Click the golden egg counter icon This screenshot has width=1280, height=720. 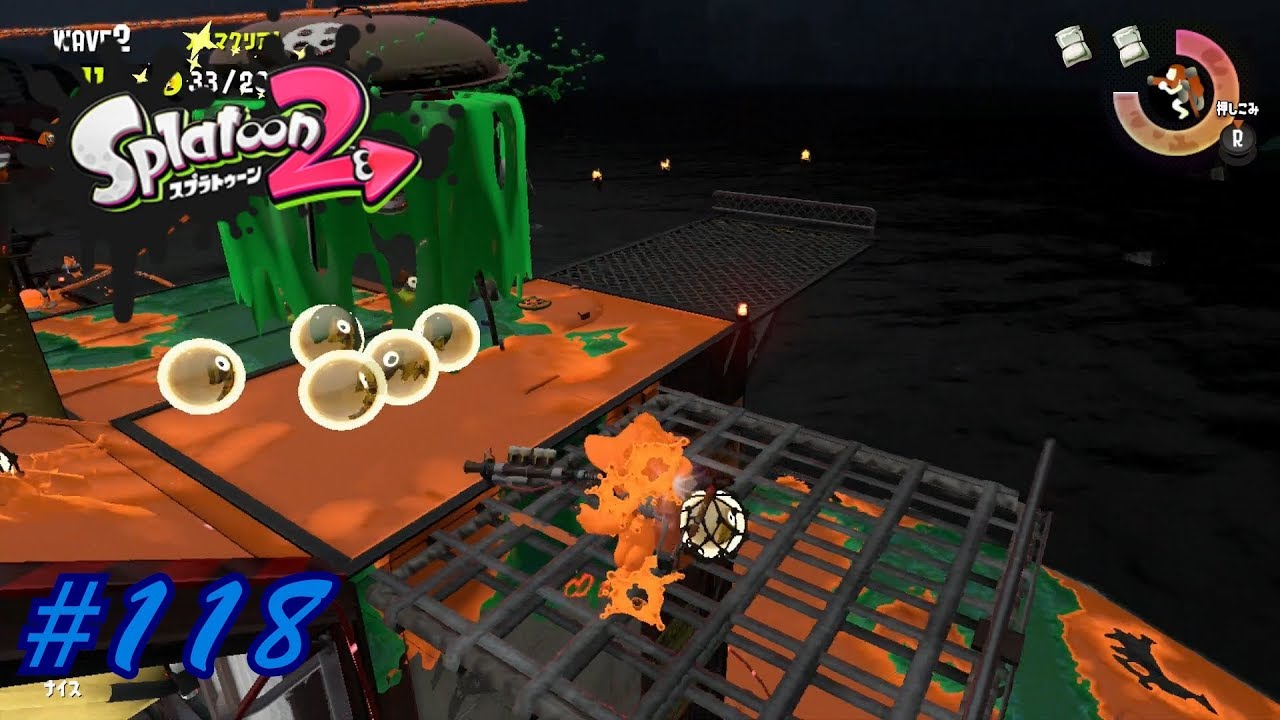click(x=171, y=83)
